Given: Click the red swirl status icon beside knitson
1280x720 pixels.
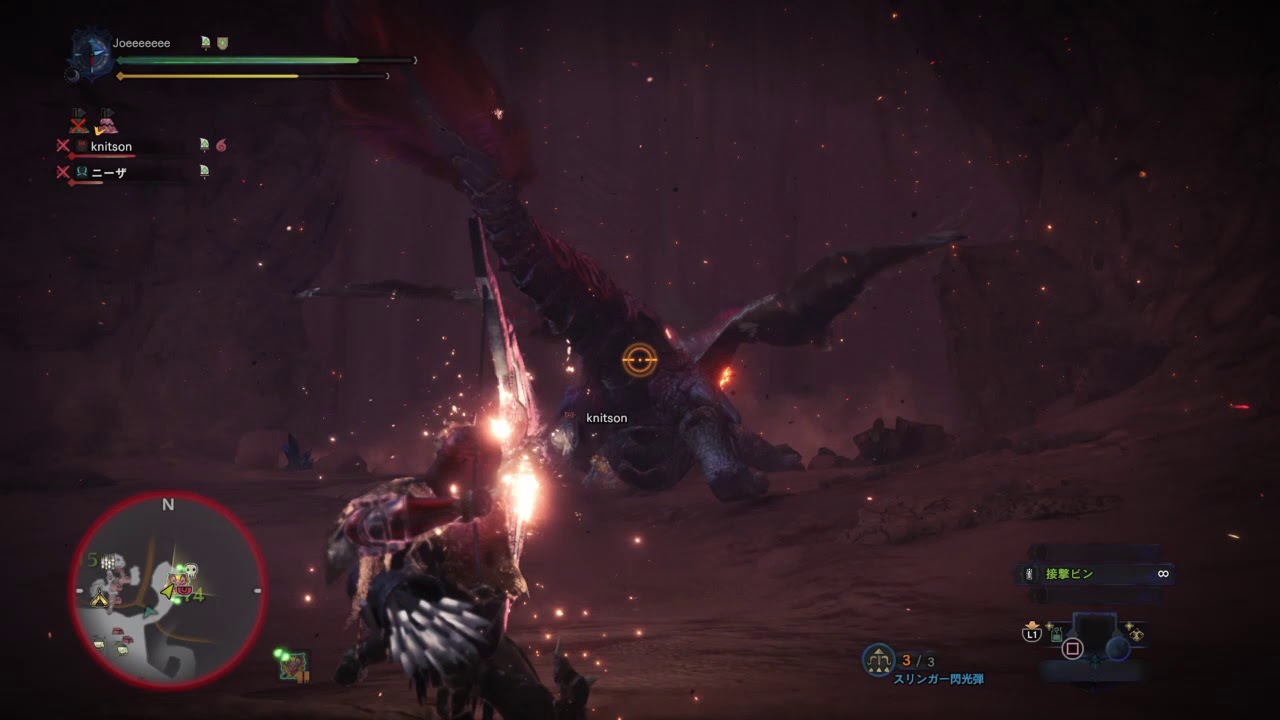Looking at the screenshot, I should (221, 145).
